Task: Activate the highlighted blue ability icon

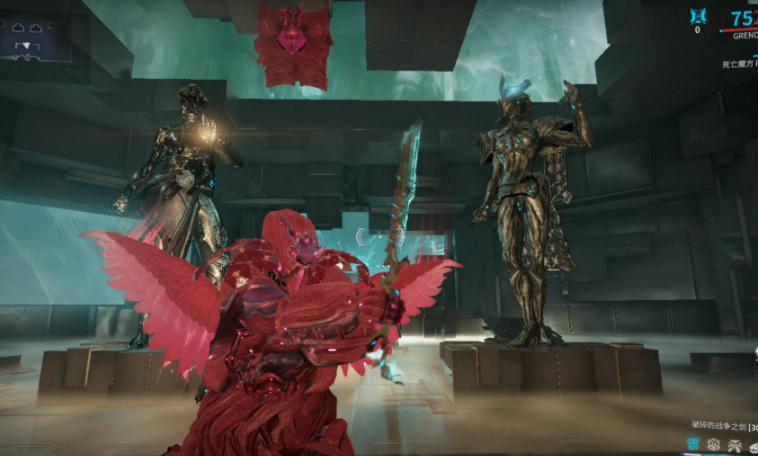Action: point(693,443)
